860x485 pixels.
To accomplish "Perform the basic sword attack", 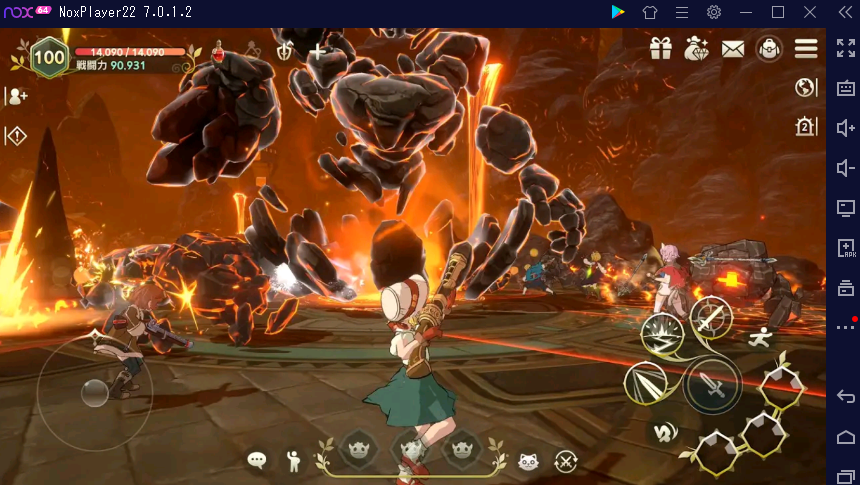I will coord(714,385).
